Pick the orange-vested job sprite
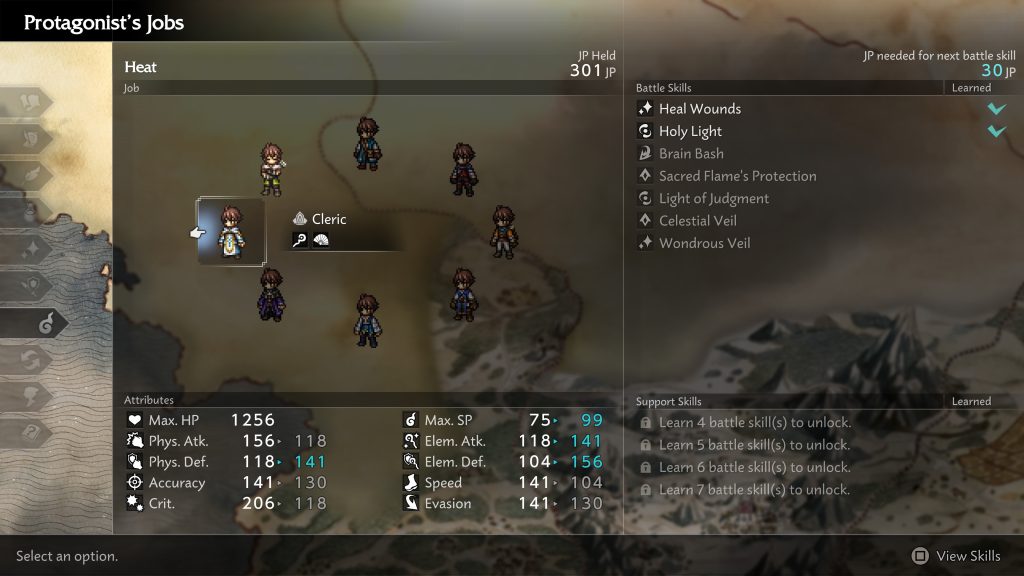The width and height of the screenshot is (1024, 576). 502,232
